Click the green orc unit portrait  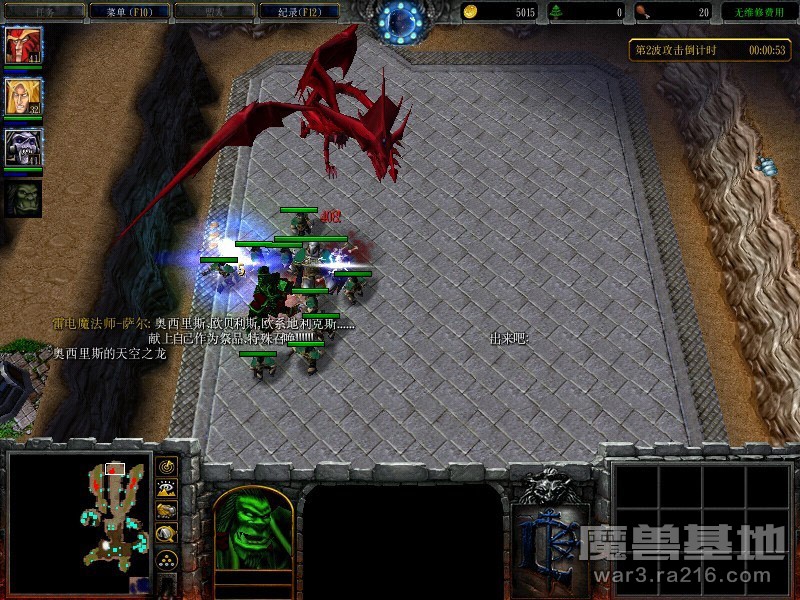coord(253,528)
